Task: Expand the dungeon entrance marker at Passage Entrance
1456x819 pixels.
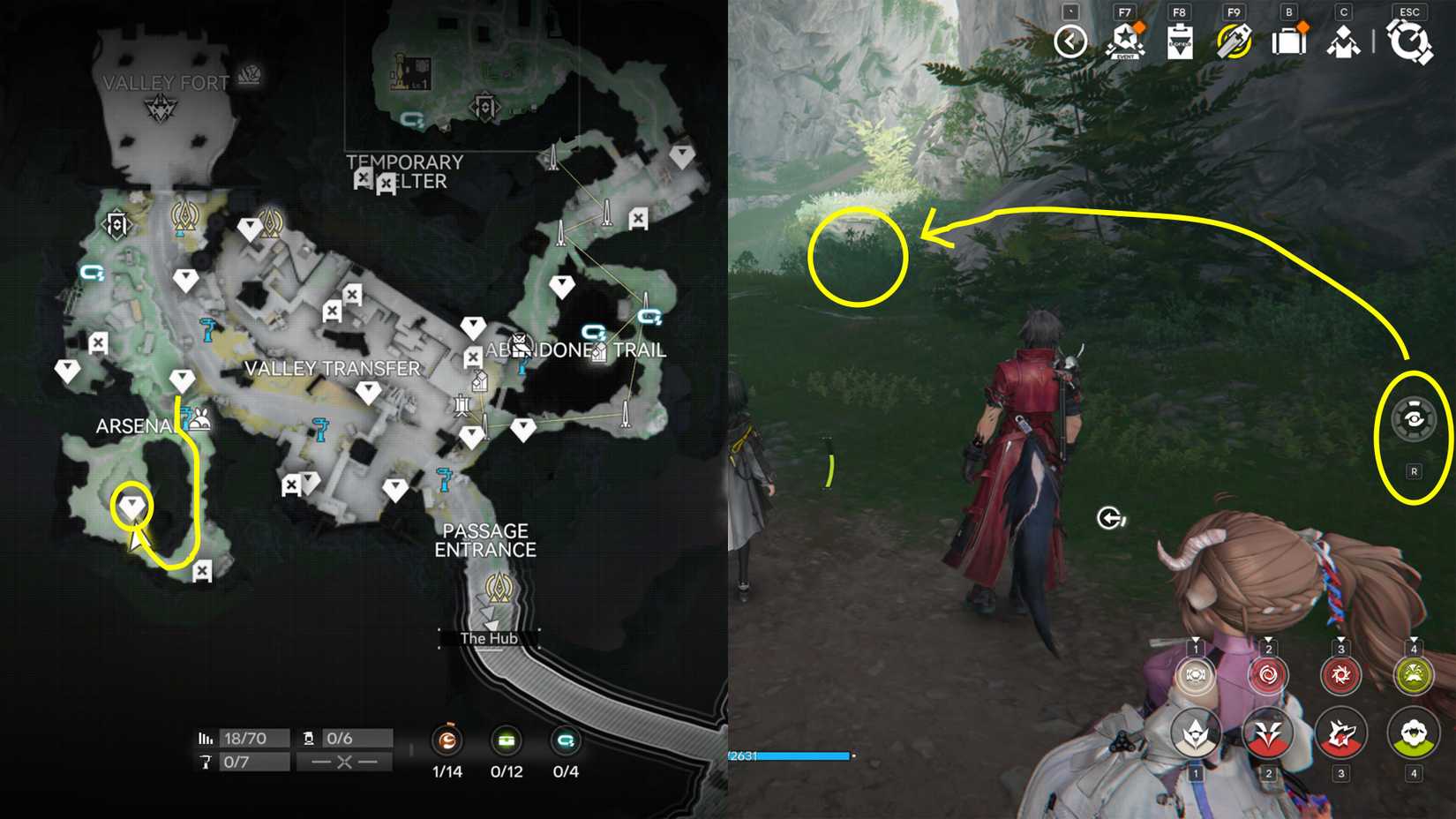Action: (497, 585)
